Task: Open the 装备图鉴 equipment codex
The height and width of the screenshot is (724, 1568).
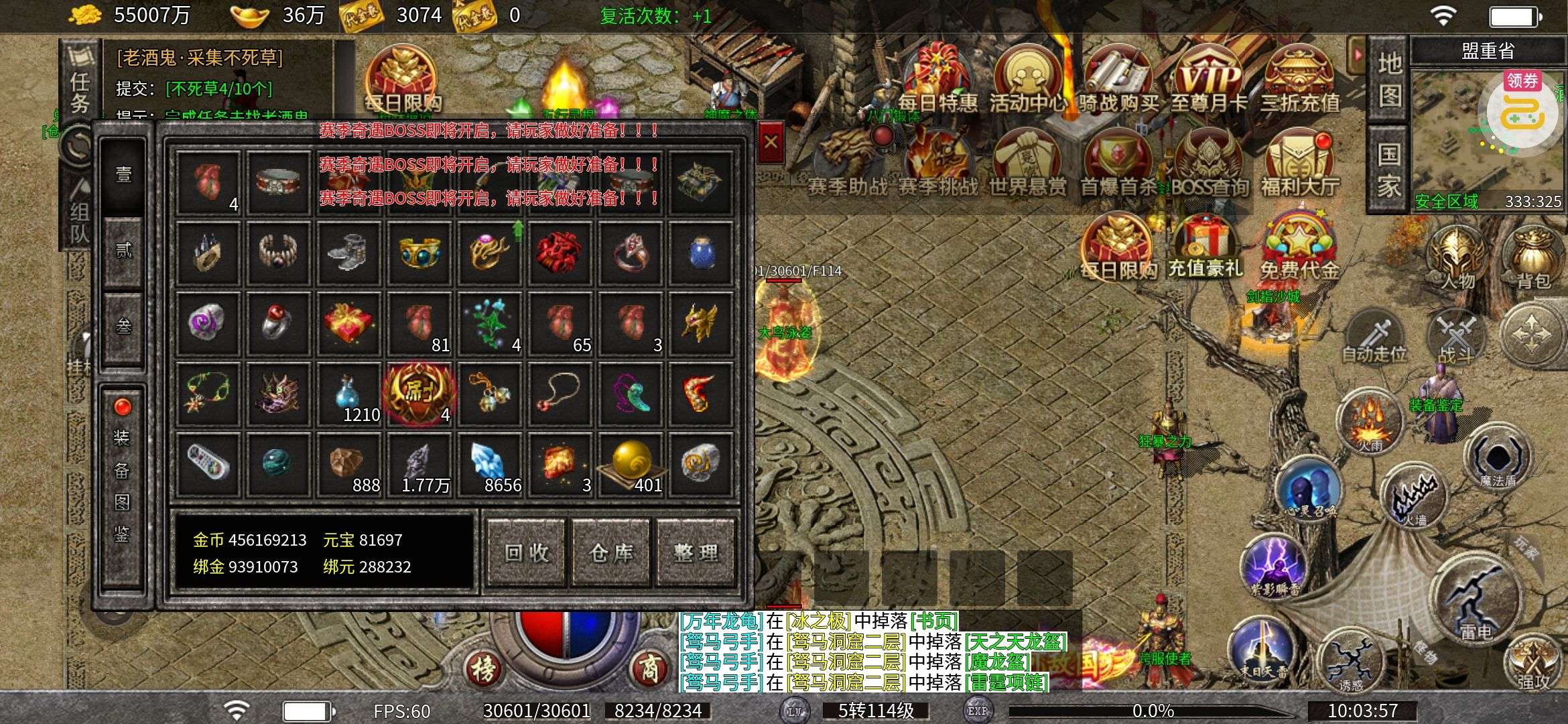Action: (122, 486)
